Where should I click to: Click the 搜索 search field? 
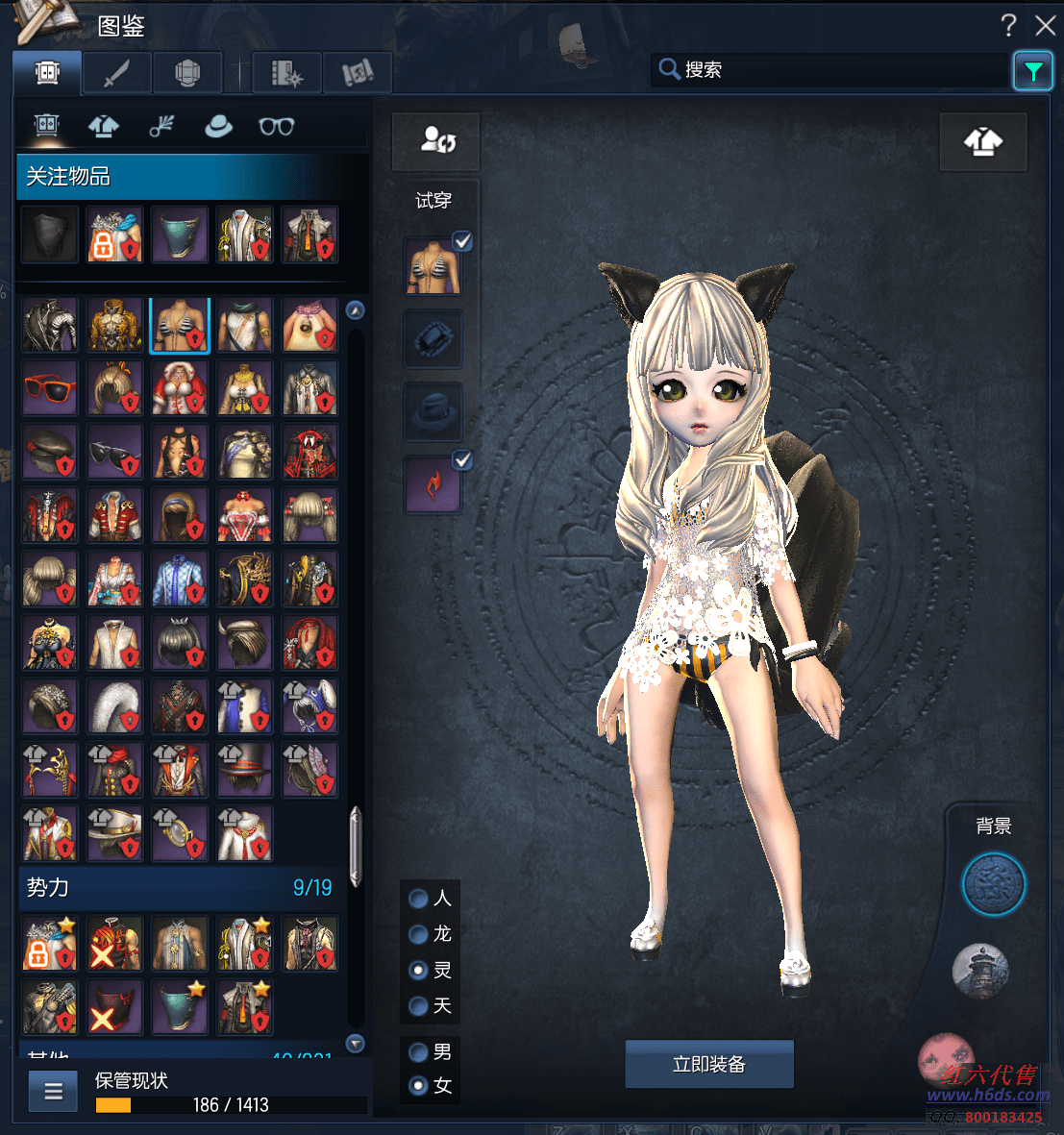831,69
